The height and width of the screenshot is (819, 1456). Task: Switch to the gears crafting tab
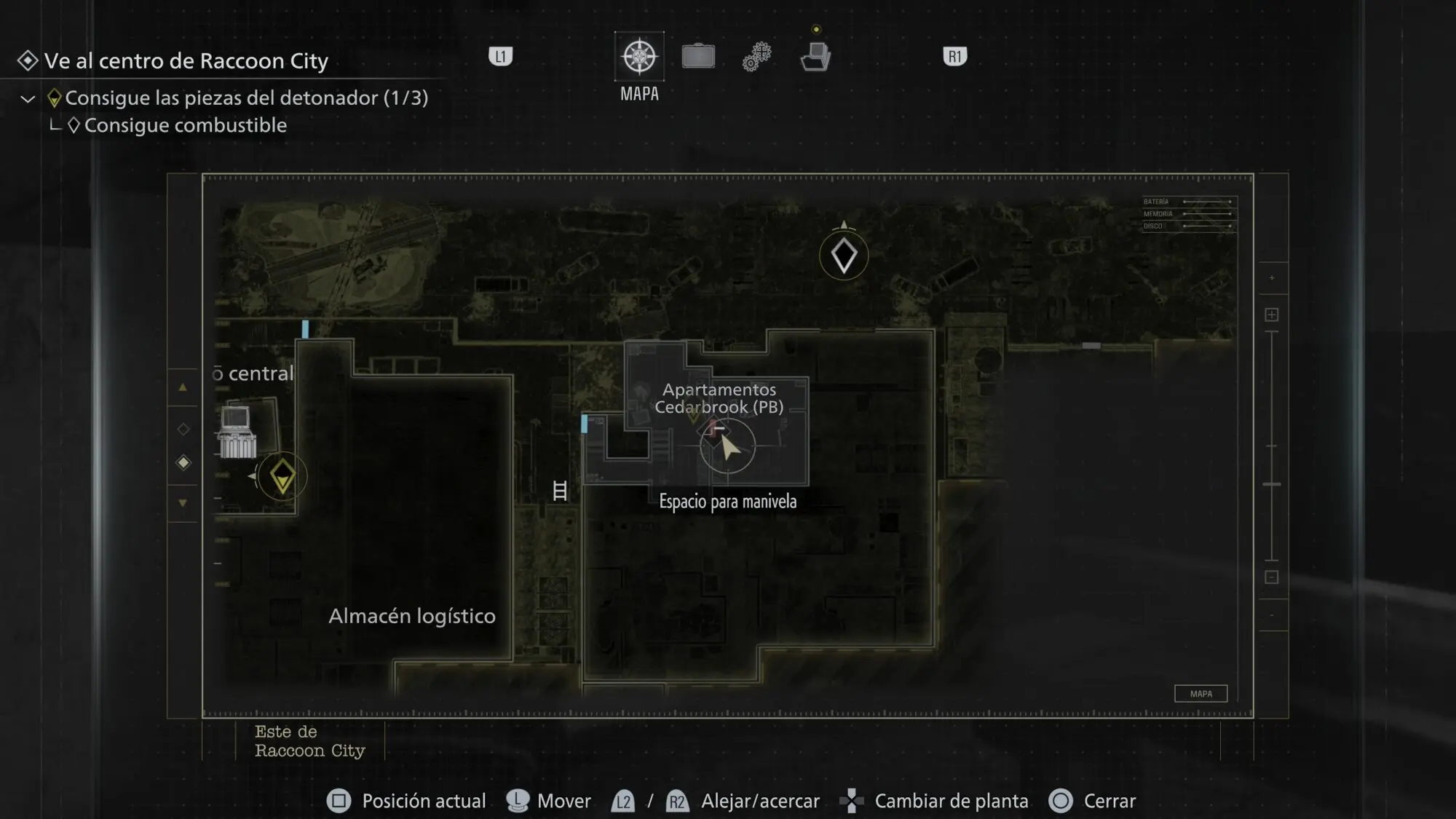(x=757, y=57)
